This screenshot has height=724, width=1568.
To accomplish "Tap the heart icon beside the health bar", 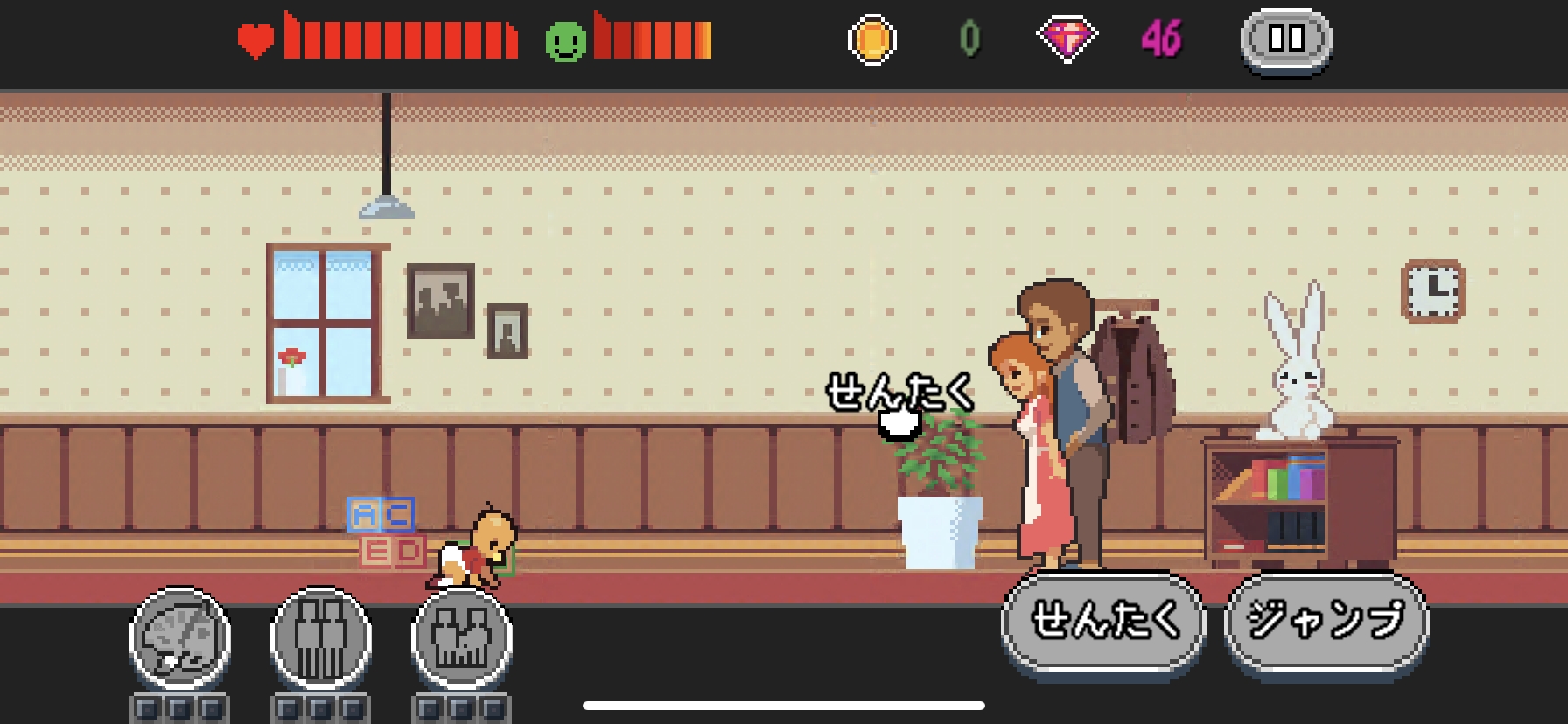I will tap(256, 37).
